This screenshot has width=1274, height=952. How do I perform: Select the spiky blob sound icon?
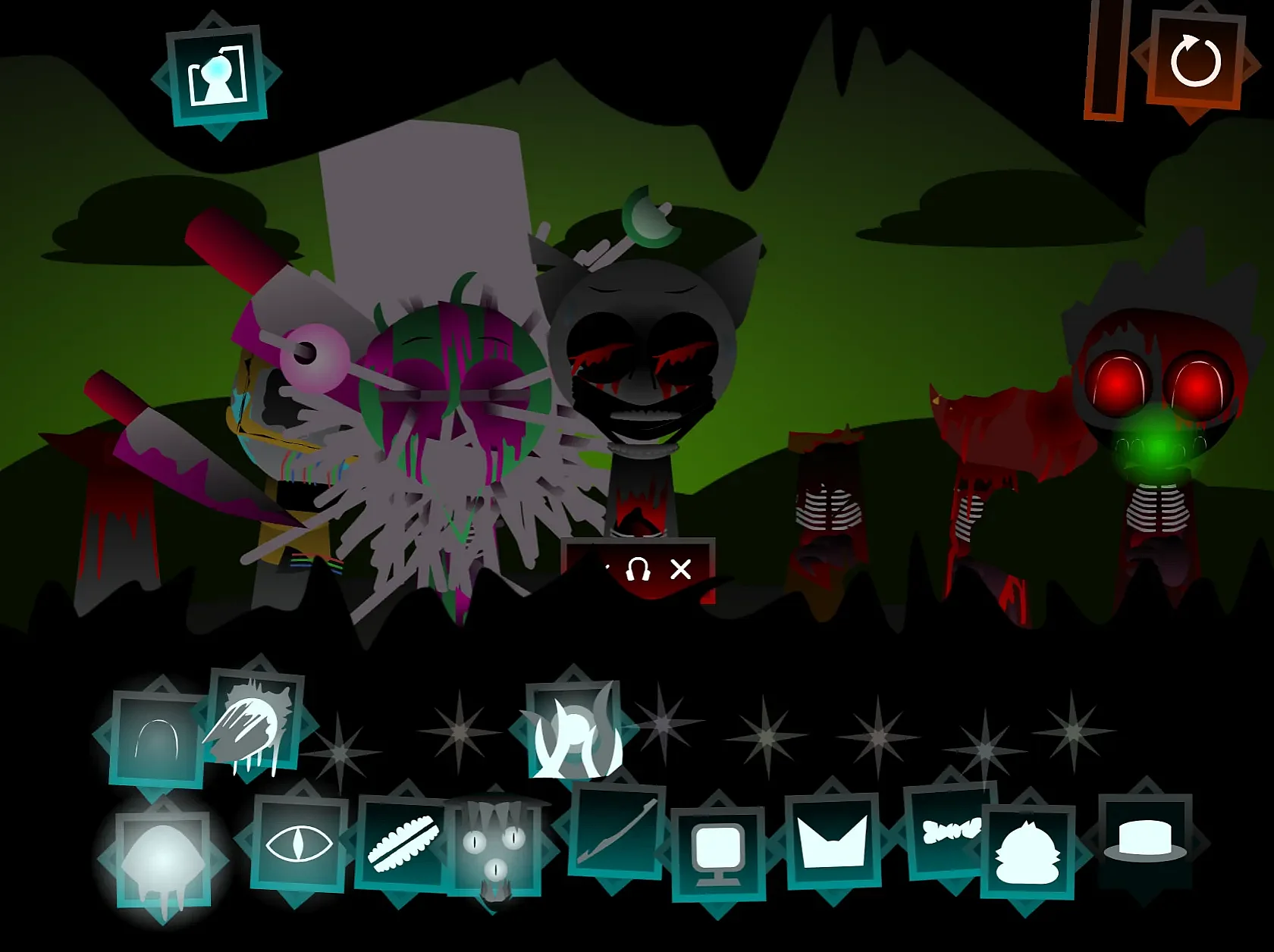tap(1028, 852)
